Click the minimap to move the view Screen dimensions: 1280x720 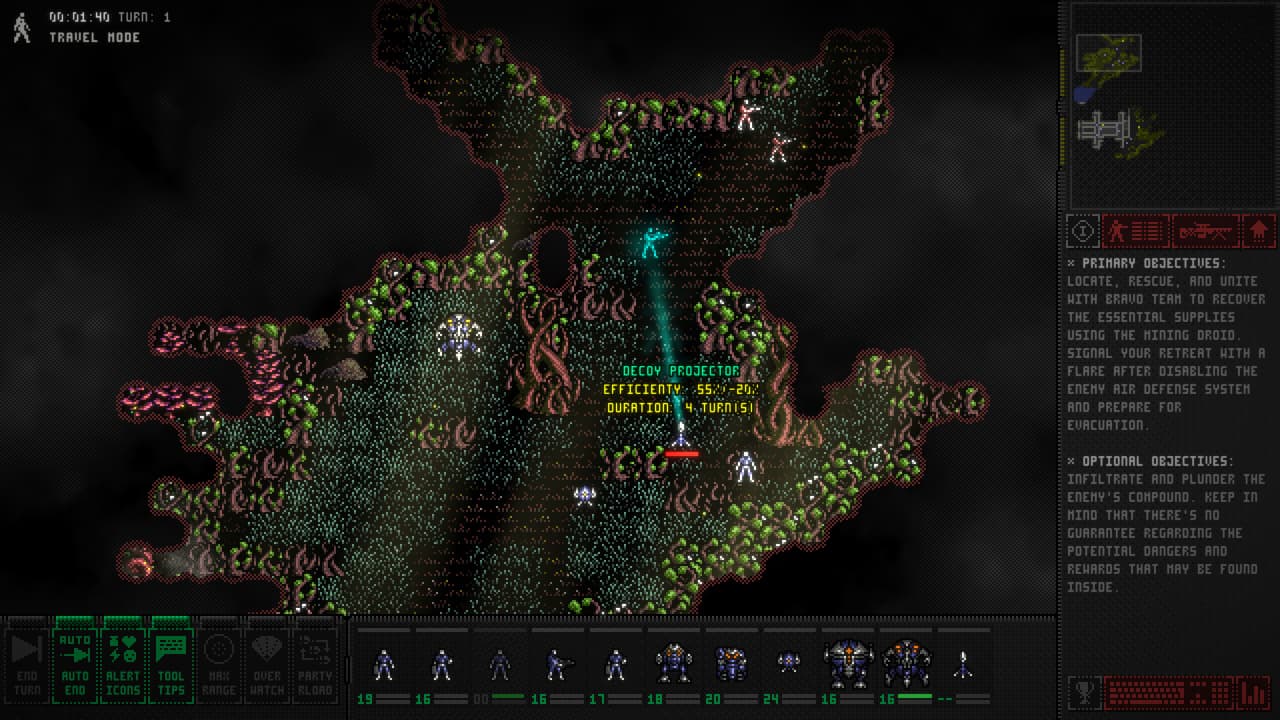tap(1167, 104)
